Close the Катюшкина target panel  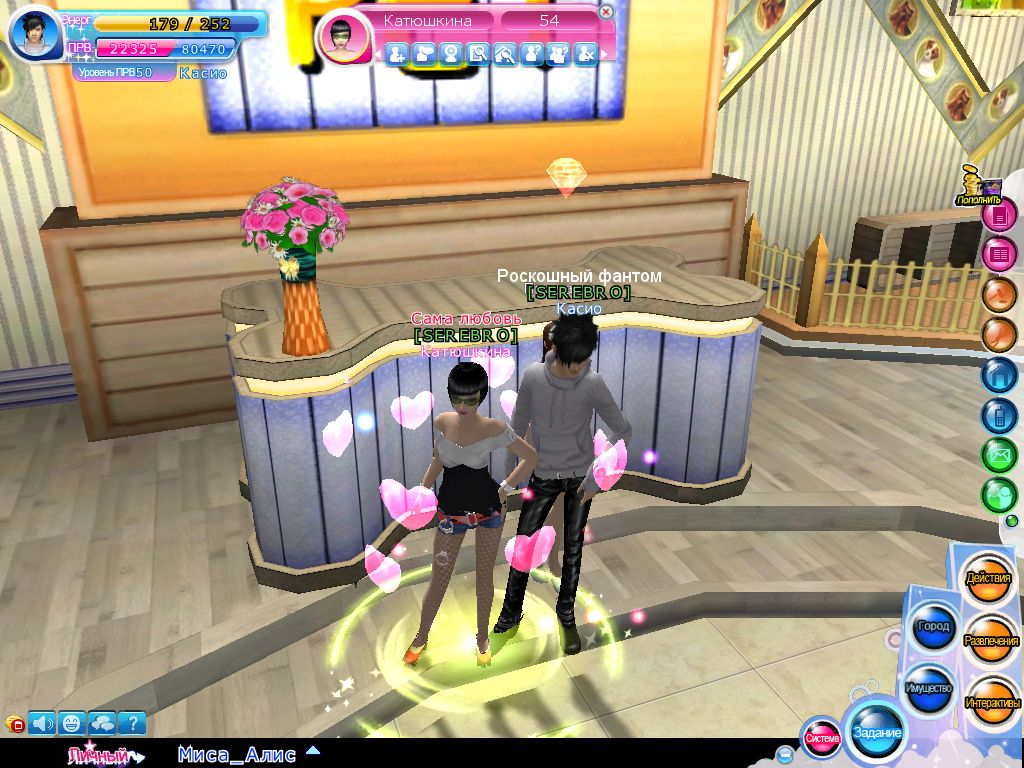(606, 13)
